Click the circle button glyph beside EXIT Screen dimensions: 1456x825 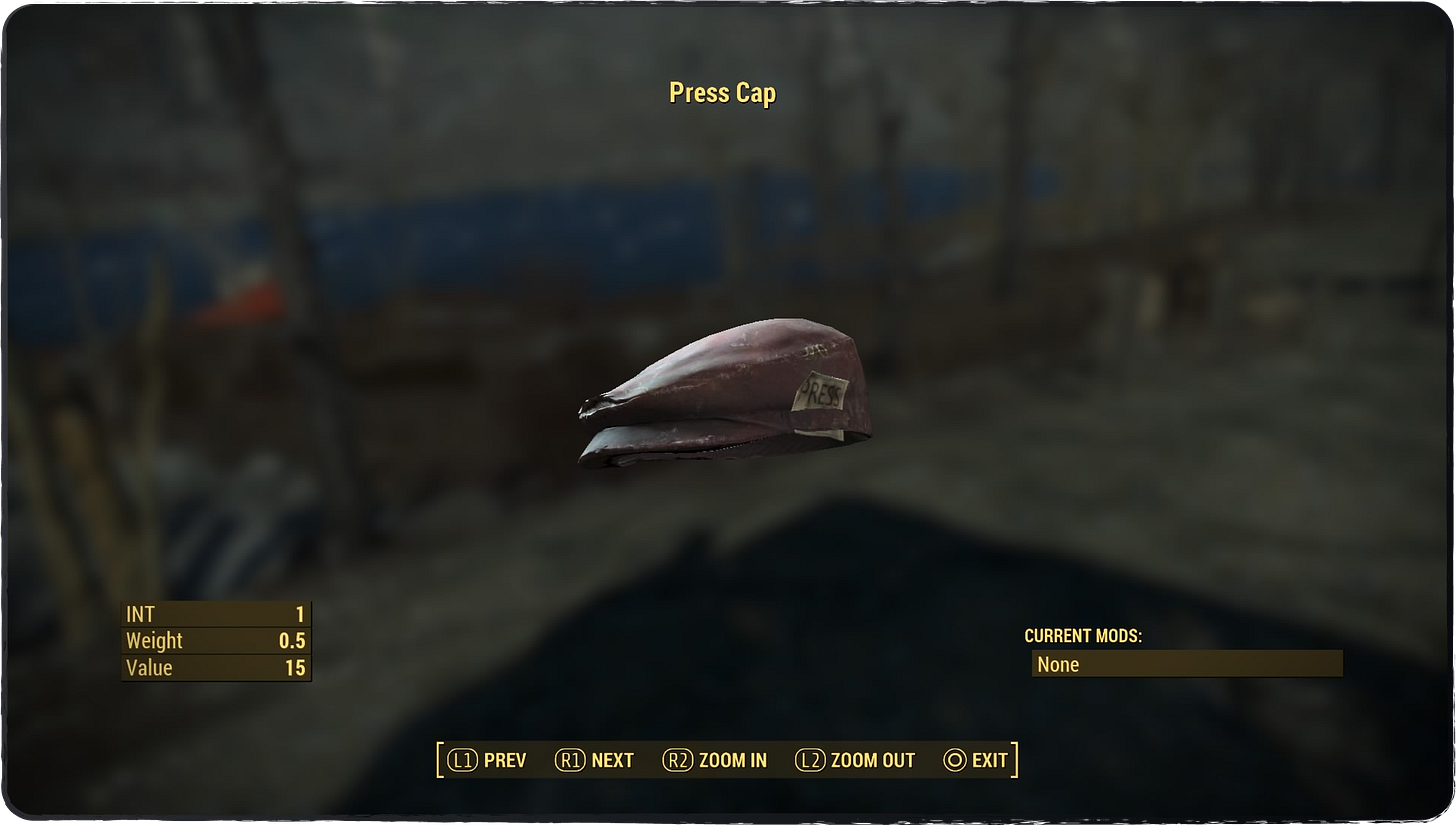click(954, 760)
